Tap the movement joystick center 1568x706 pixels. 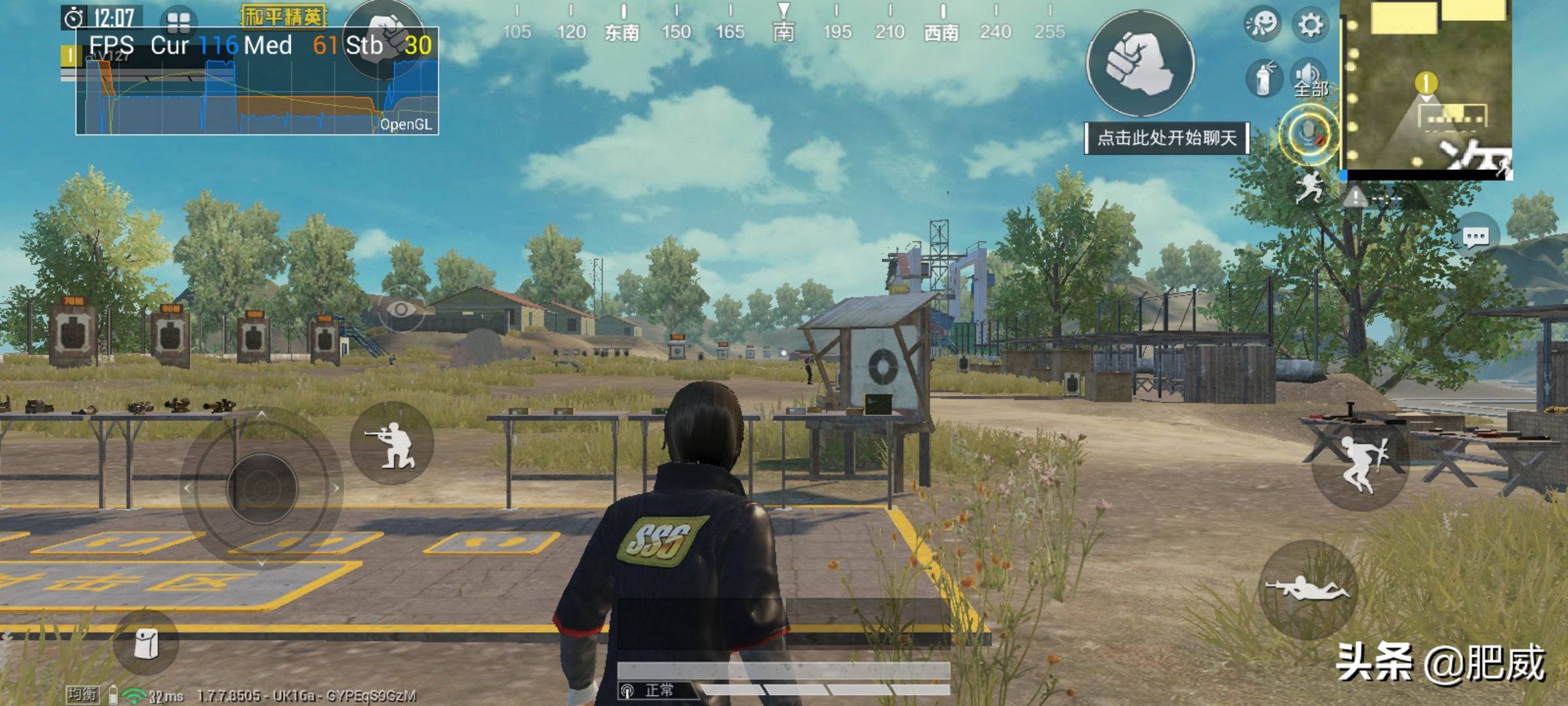click(x=262, y=488)
